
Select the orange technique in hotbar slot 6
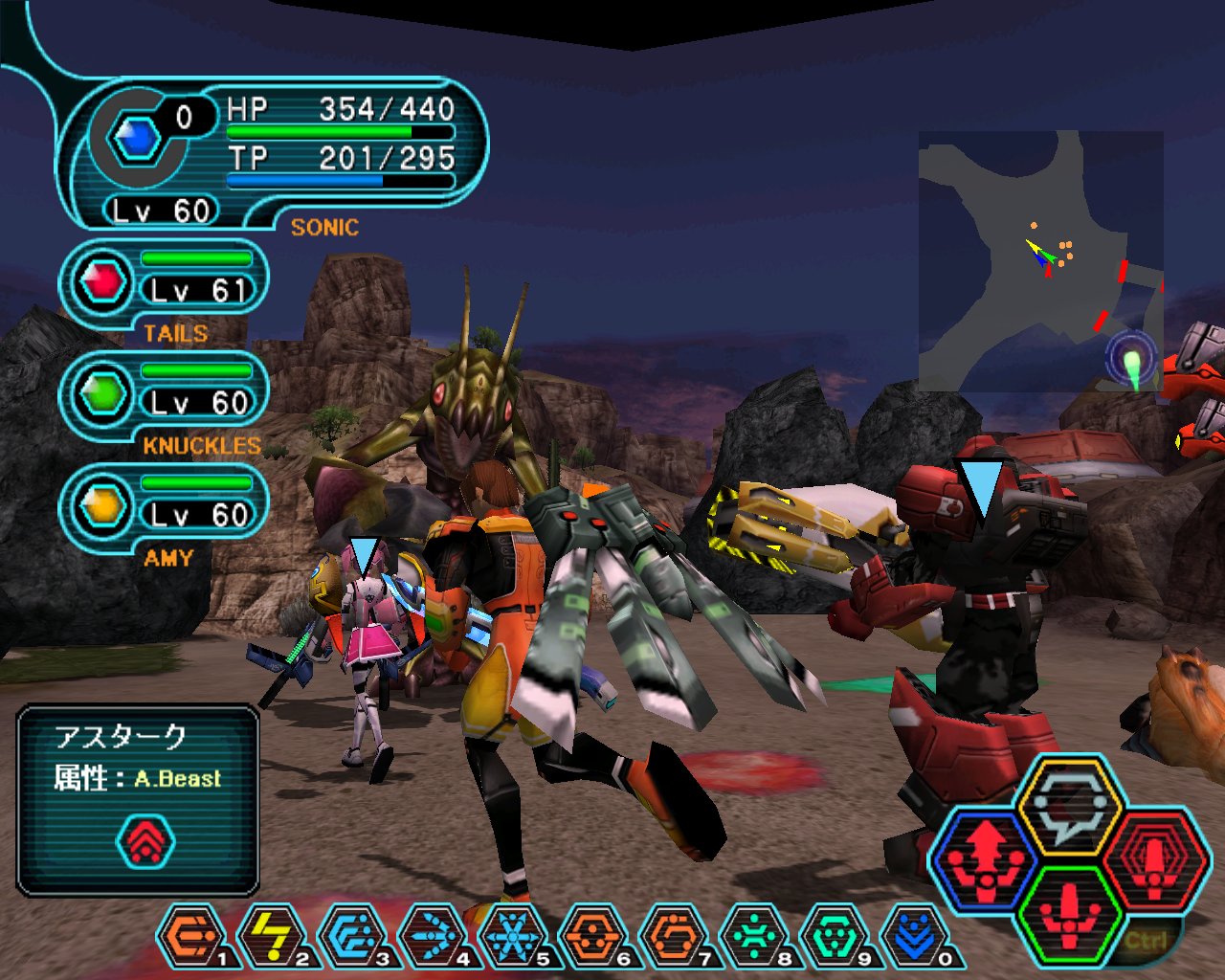point(594,937)
